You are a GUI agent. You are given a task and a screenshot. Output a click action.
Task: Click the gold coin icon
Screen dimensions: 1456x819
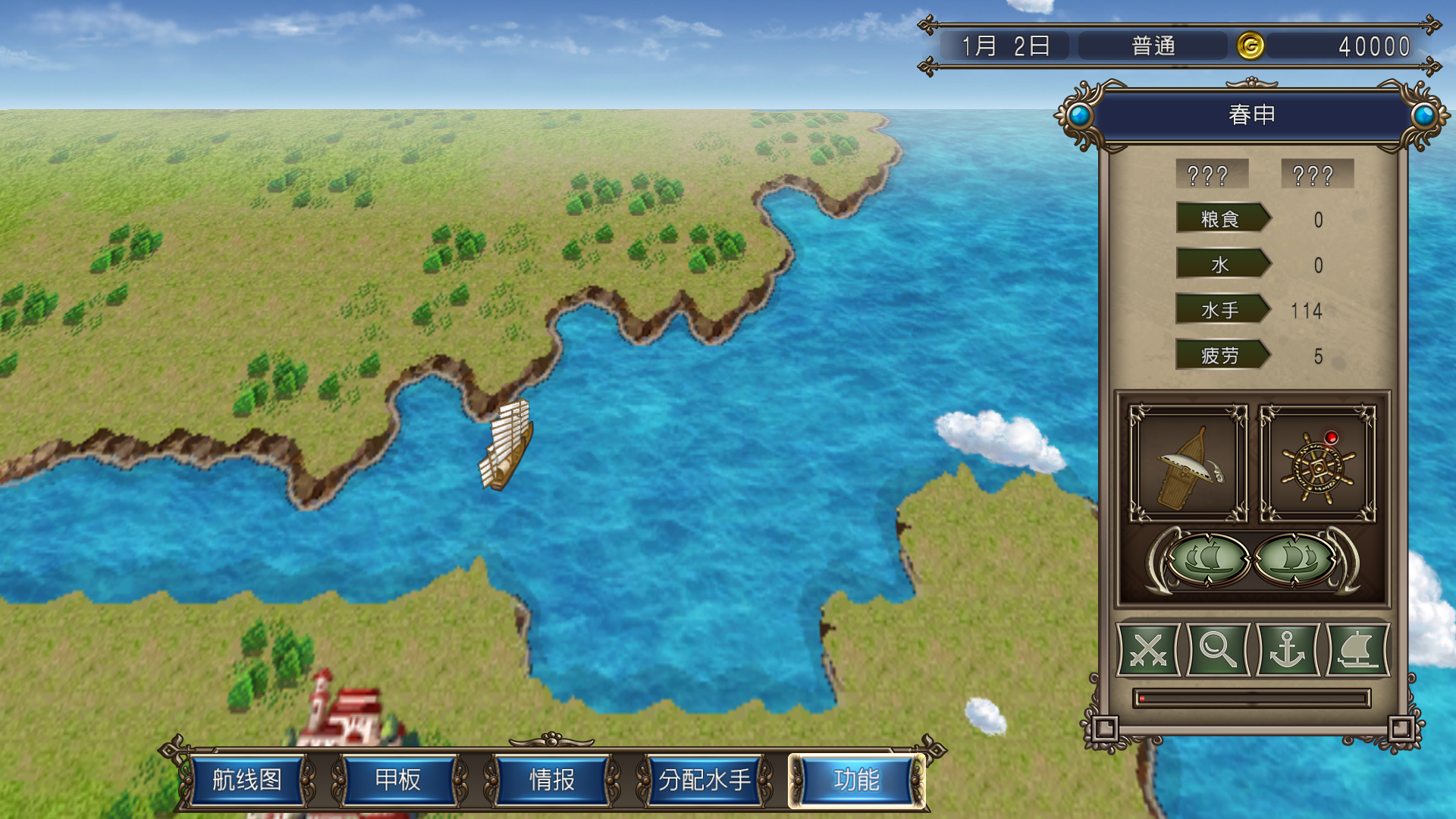tap(1250, 46)
